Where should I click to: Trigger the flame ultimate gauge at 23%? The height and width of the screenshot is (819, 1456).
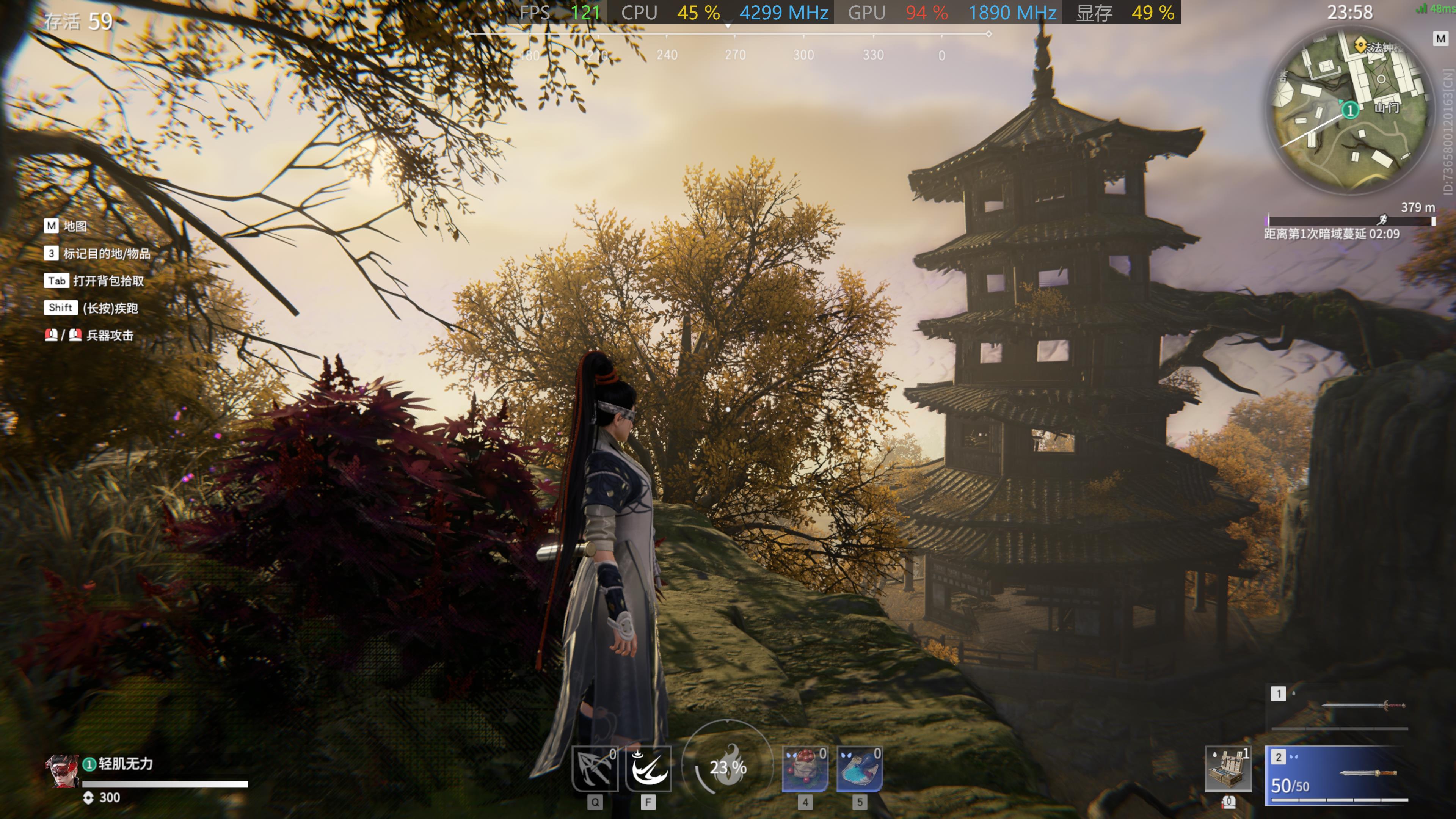pyautogui.click(x=728, y=767)
